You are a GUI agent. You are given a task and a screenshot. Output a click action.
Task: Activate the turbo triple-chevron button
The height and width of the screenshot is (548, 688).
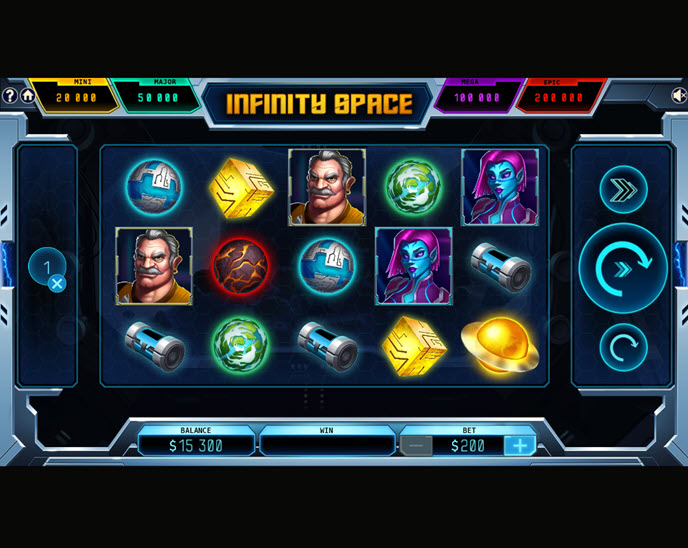623,189
